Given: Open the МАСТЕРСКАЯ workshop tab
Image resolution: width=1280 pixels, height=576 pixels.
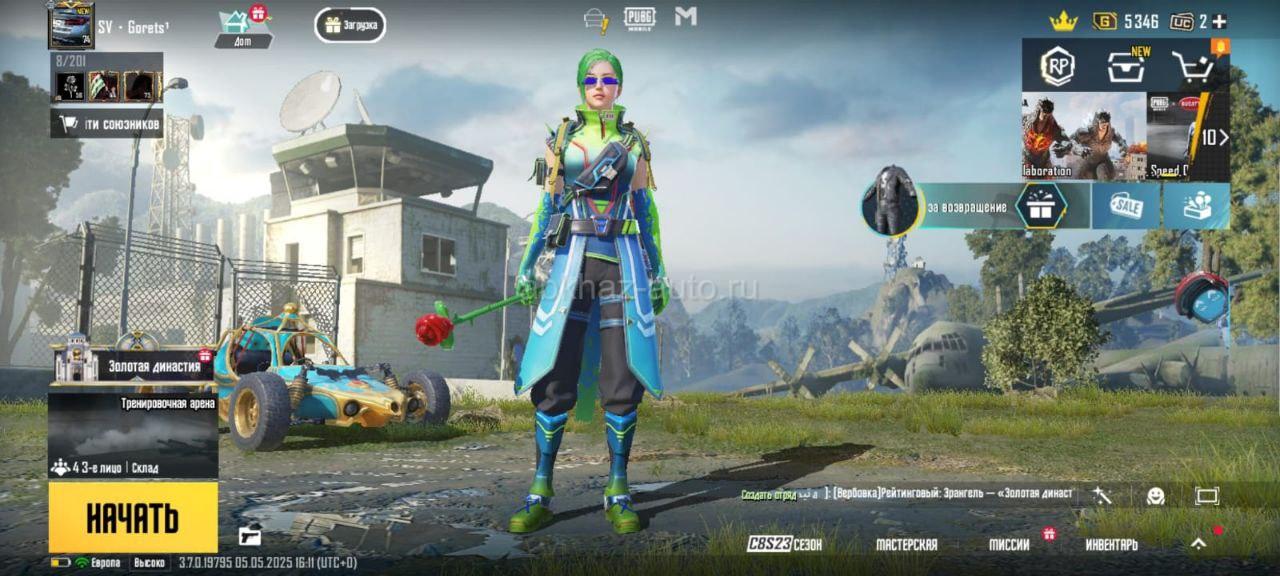Looking at the screenshot, I should tap(906, 544).
